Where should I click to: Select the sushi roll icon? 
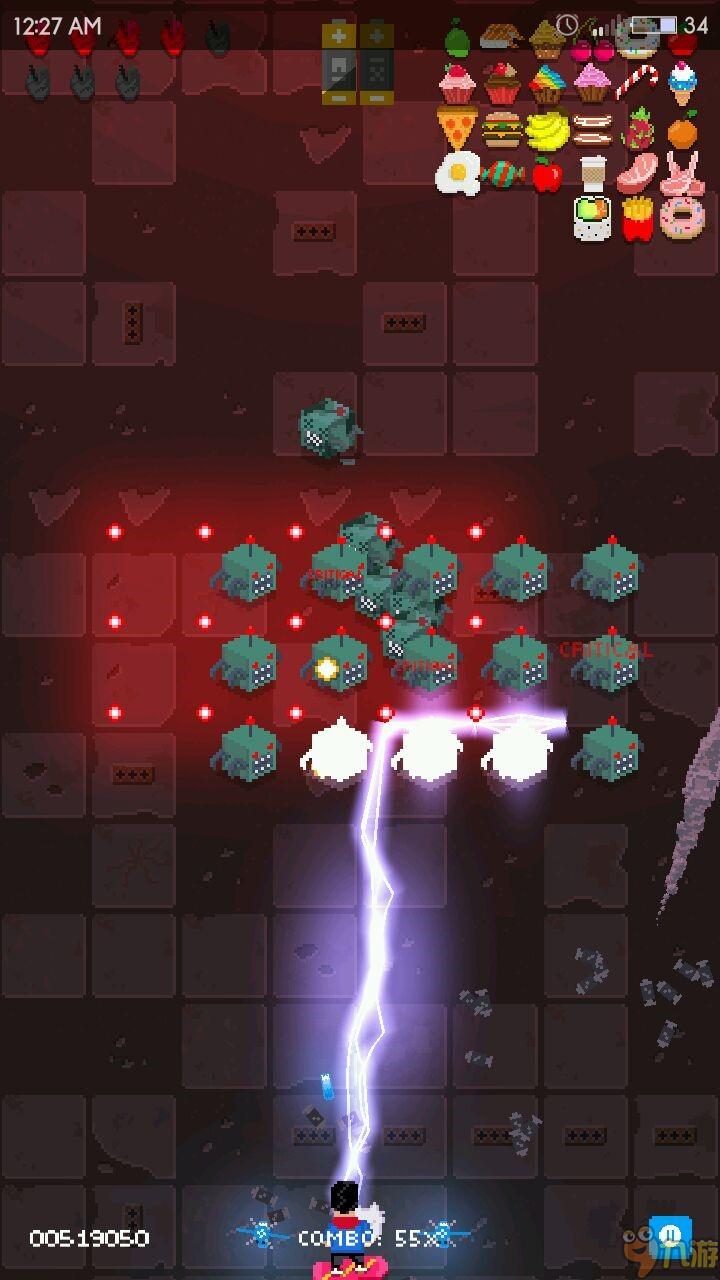click(592, 218)
